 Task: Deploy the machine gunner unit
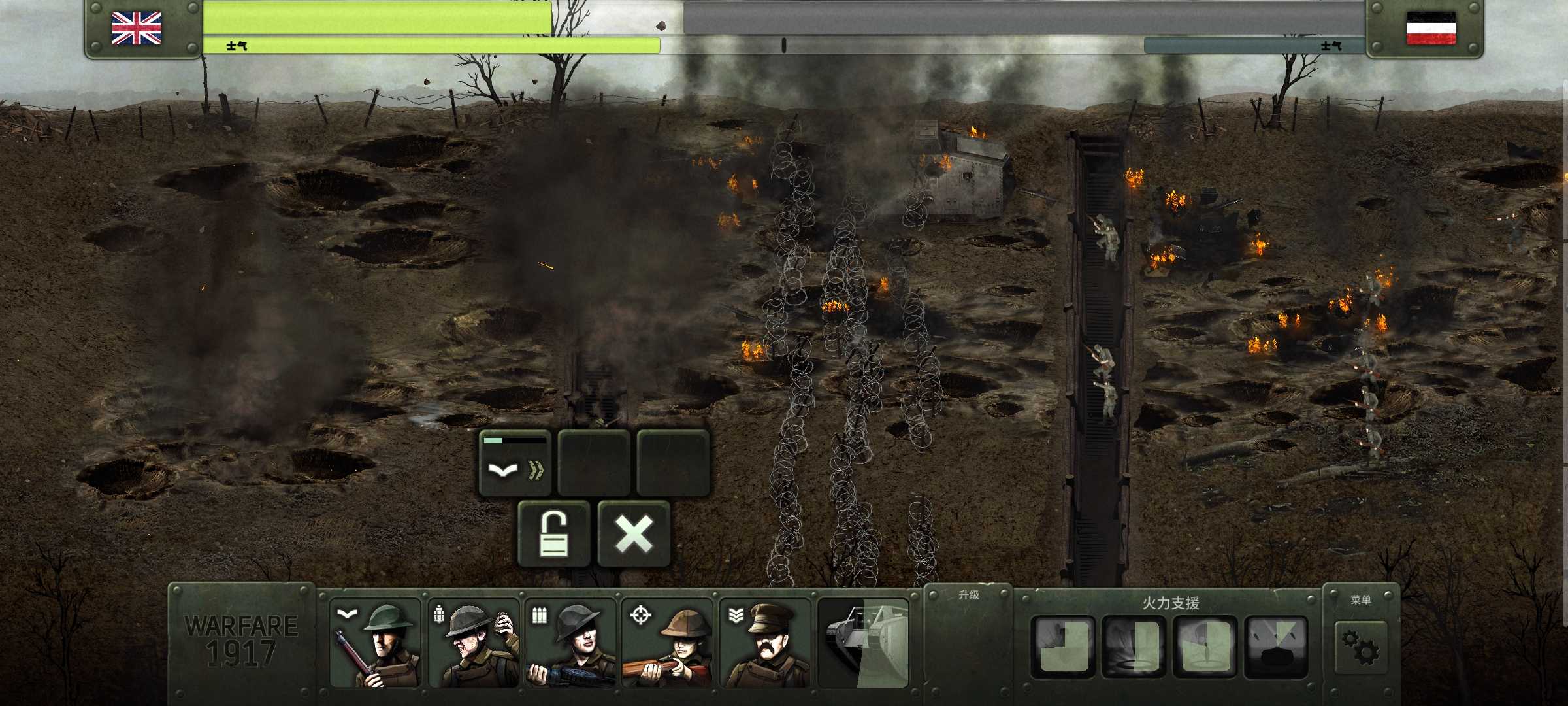click(571, 643)
